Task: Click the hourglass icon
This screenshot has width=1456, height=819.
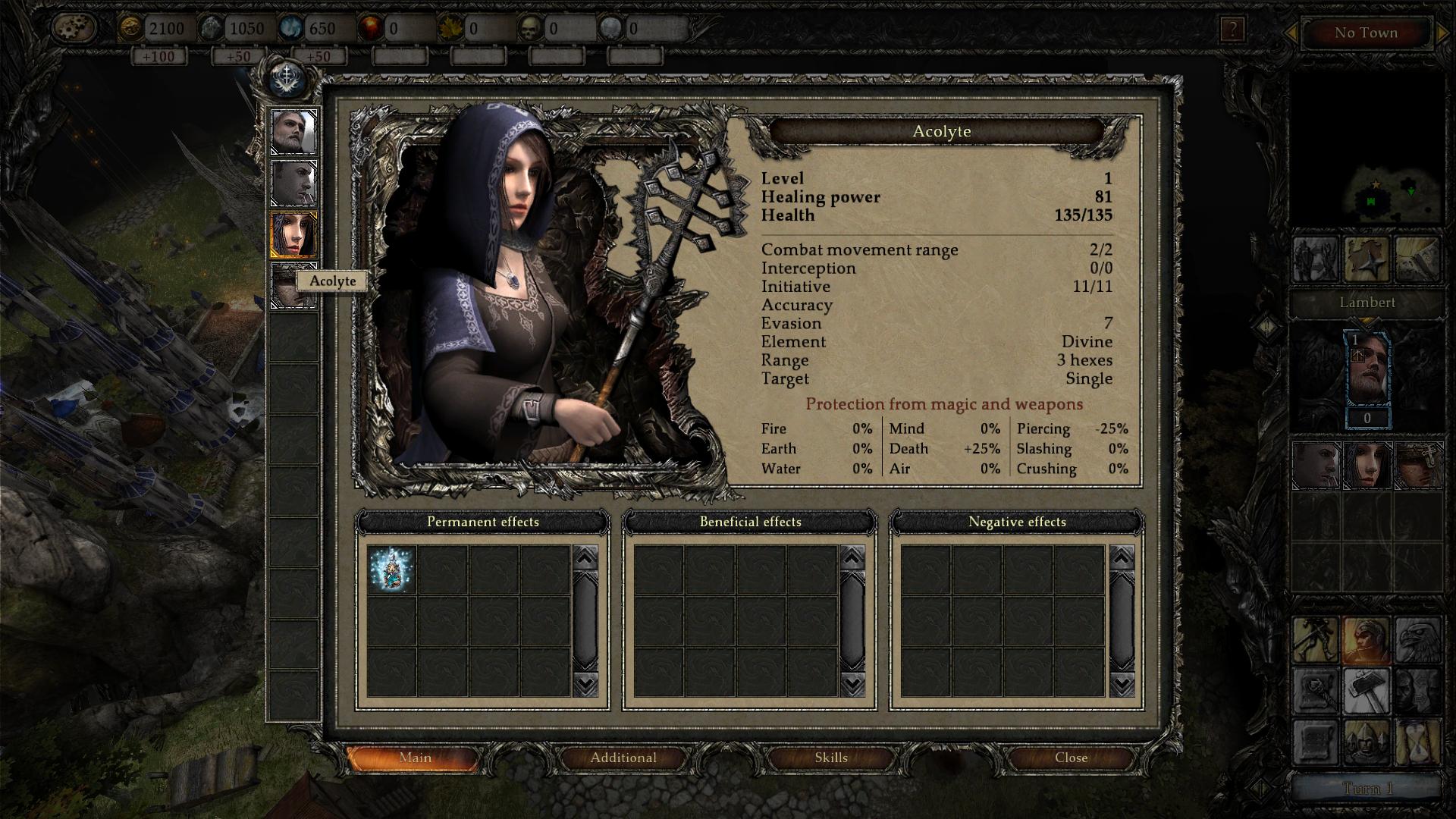Action: tap(1417, 742)
